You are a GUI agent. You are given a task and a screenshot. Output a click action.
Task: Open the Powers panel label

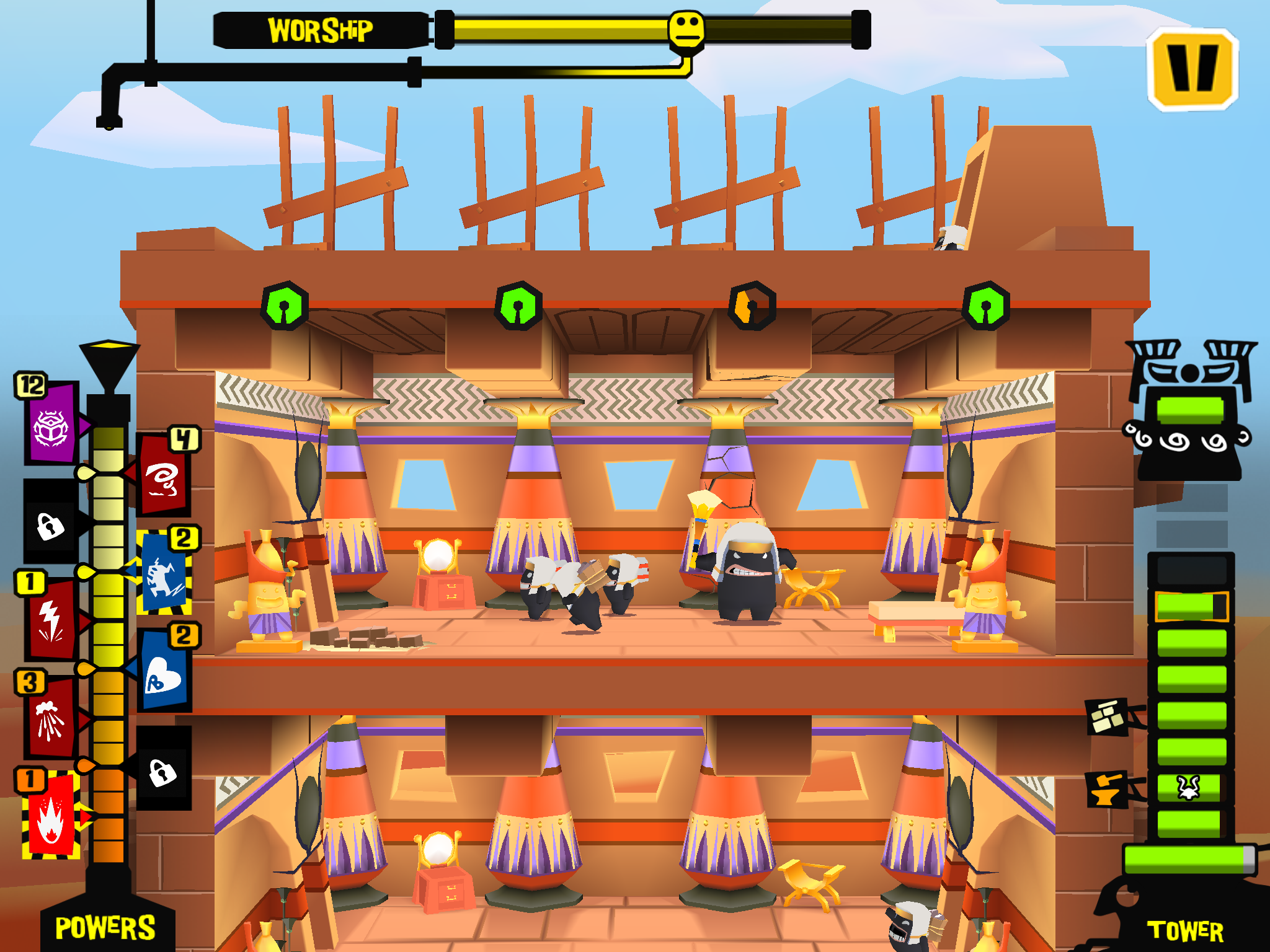pos(105,927)
